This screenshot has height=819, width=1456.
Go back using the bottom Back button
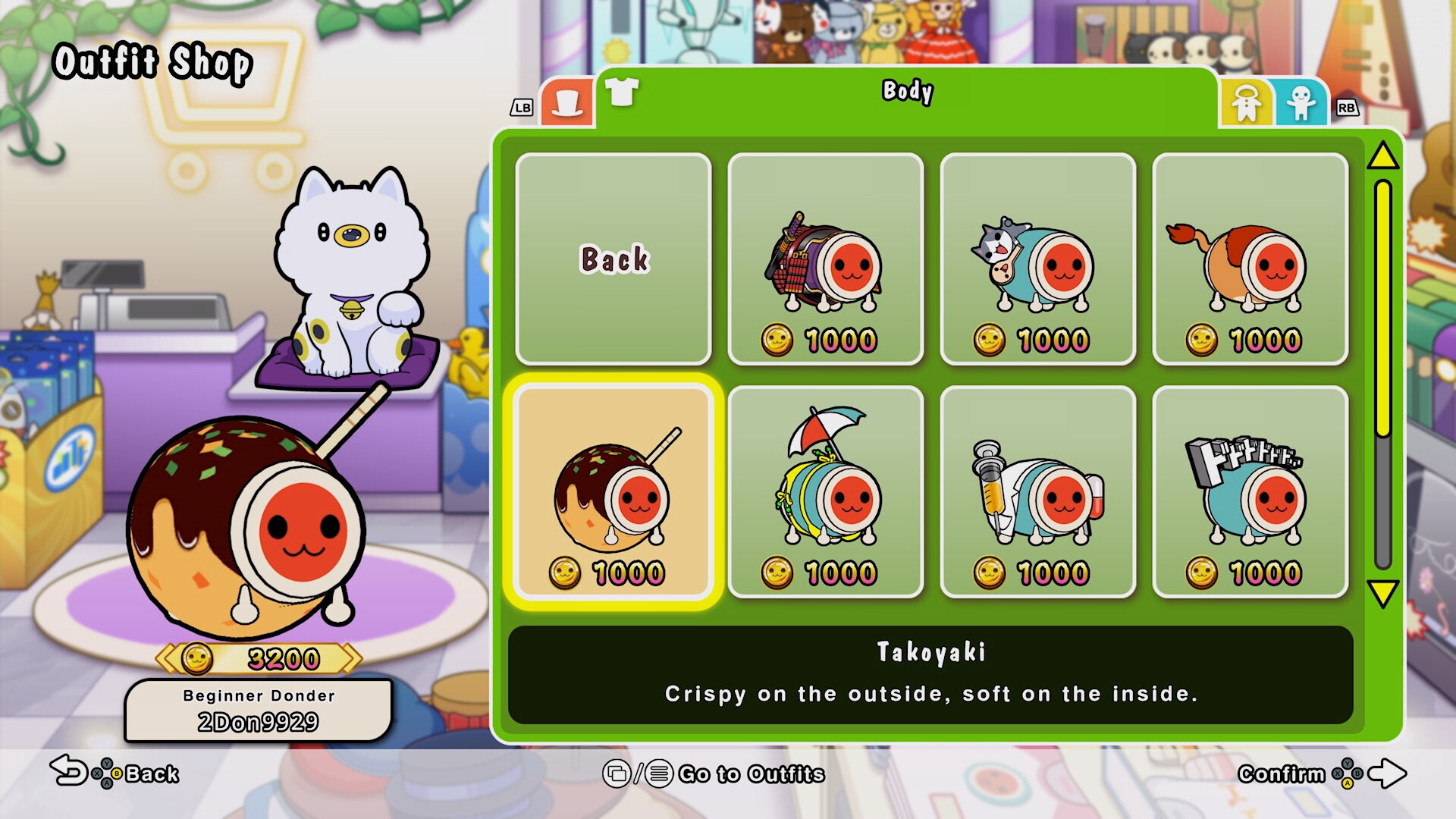point(115,773)
